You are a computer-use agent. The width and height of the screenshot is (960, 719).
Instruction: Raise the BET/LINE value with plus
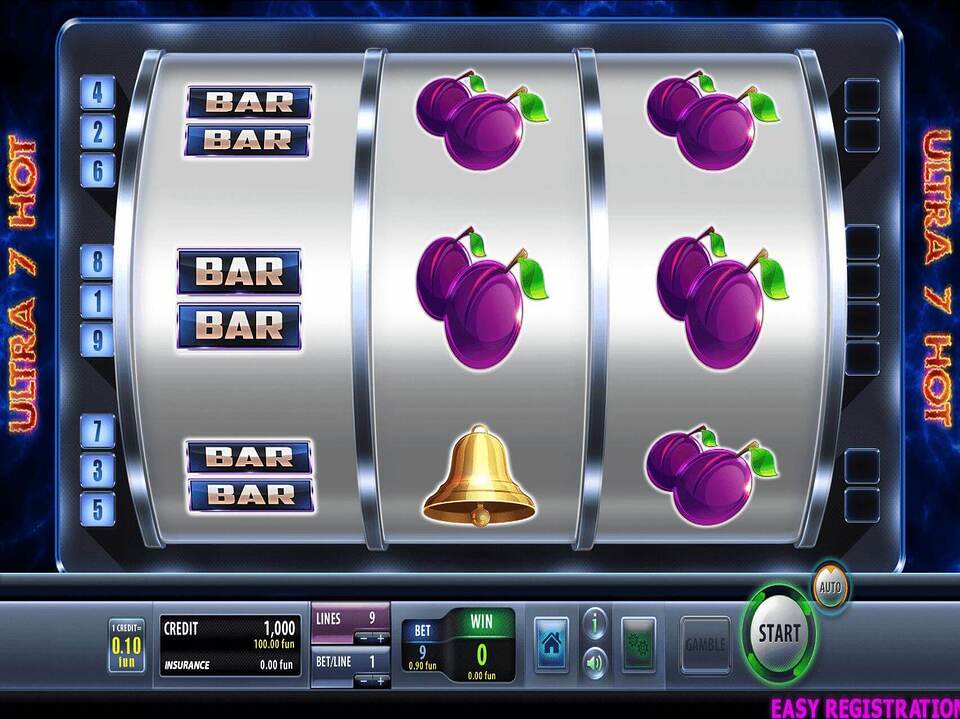(x=380, y=680)
